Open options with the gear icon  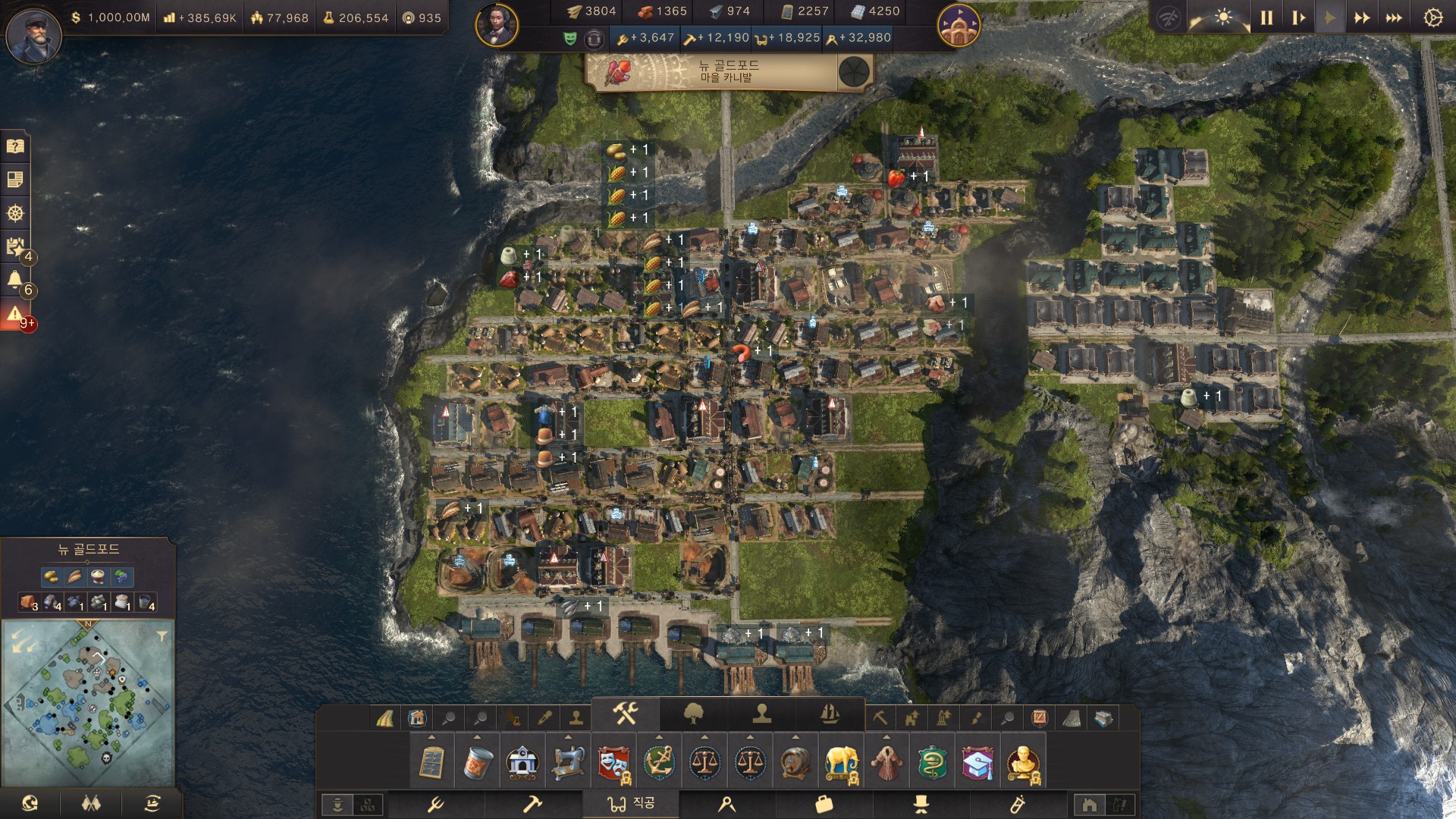pos(1432,17)
